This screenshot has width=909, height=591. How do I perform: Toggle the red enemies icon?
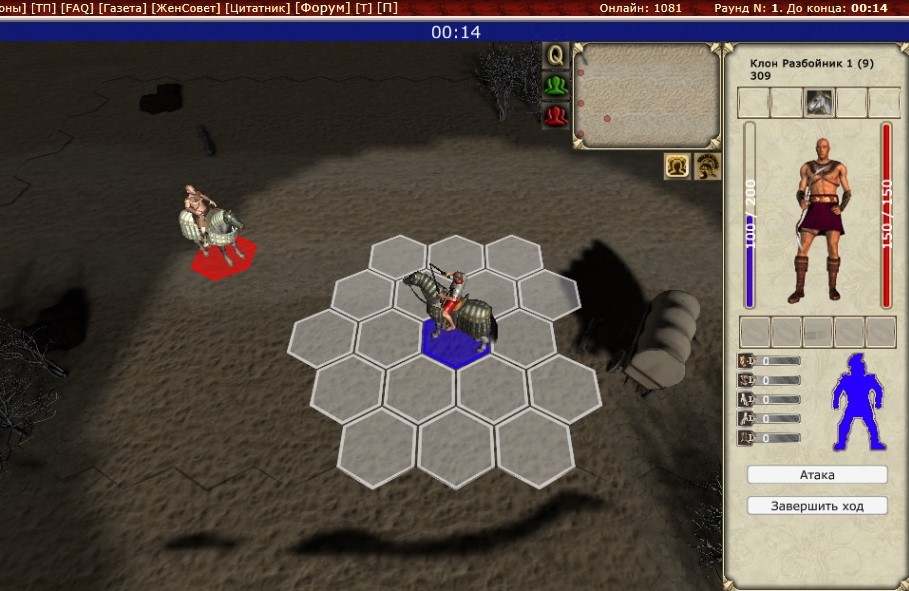click(x=555, y=116)
